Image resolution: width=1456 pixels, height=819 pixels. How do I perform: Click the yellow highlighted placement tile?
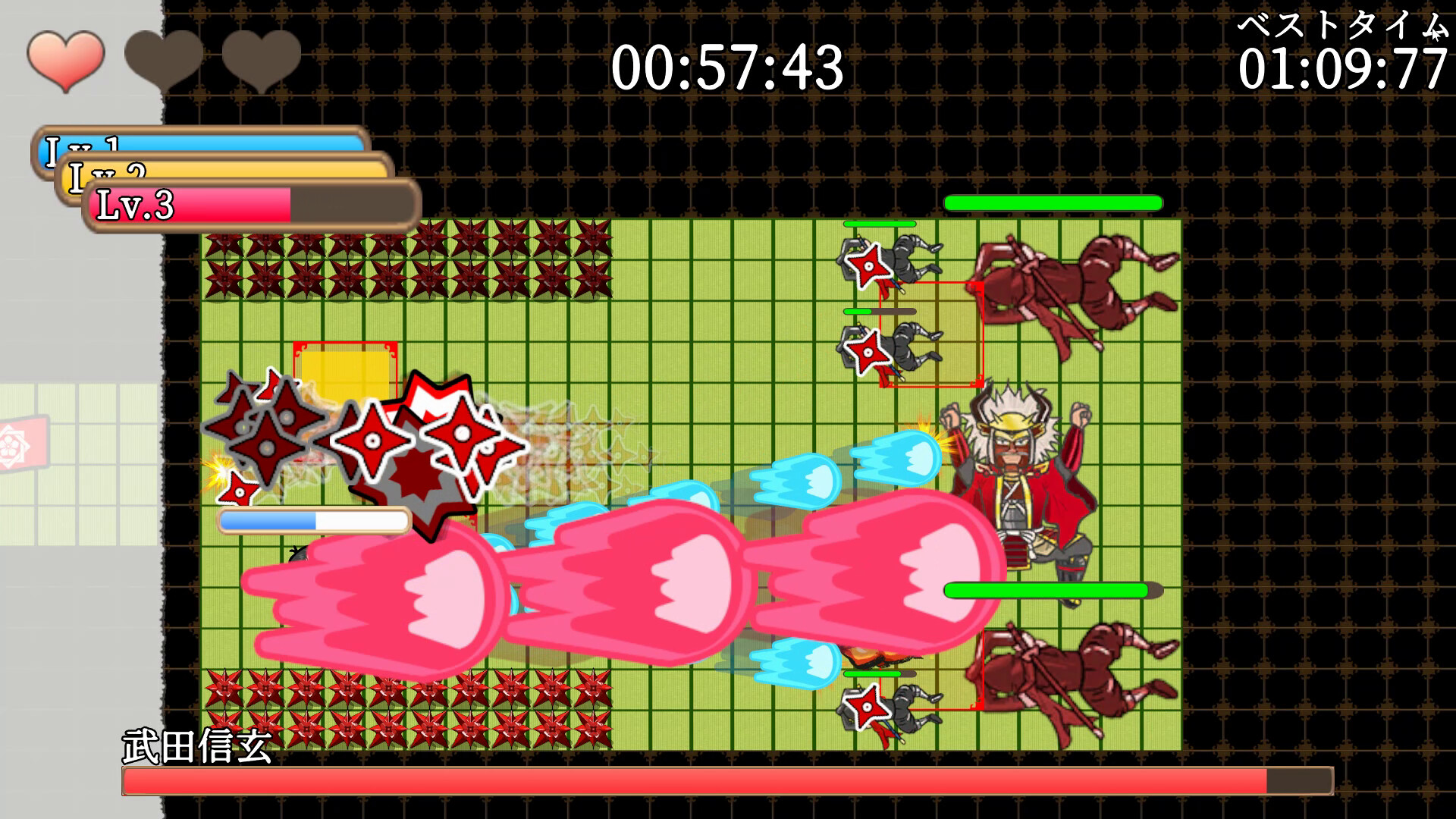[x=345, y=372]
